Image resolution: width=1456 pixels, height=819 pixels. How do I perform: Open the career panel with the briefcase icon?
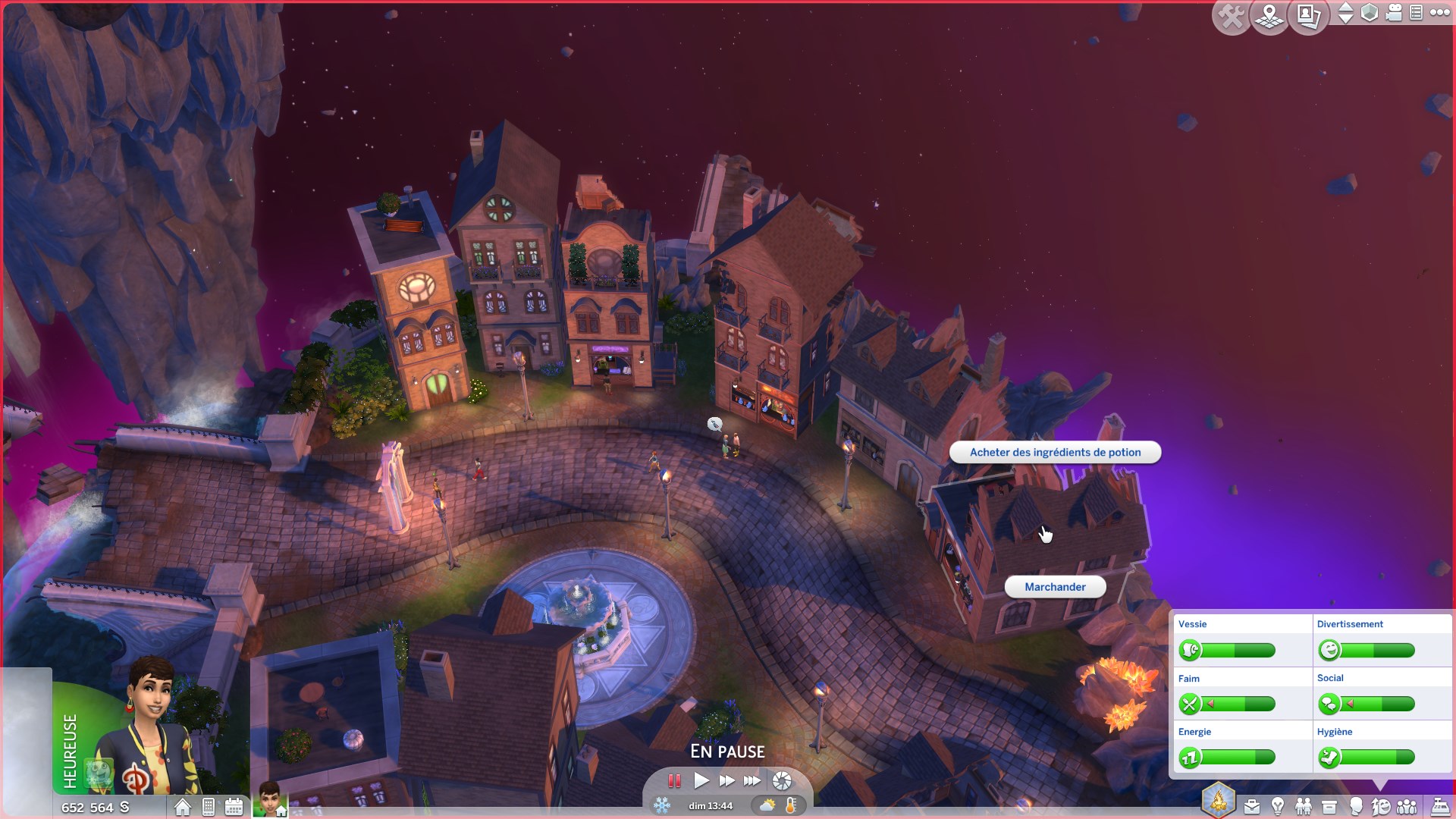point(1251,806)
